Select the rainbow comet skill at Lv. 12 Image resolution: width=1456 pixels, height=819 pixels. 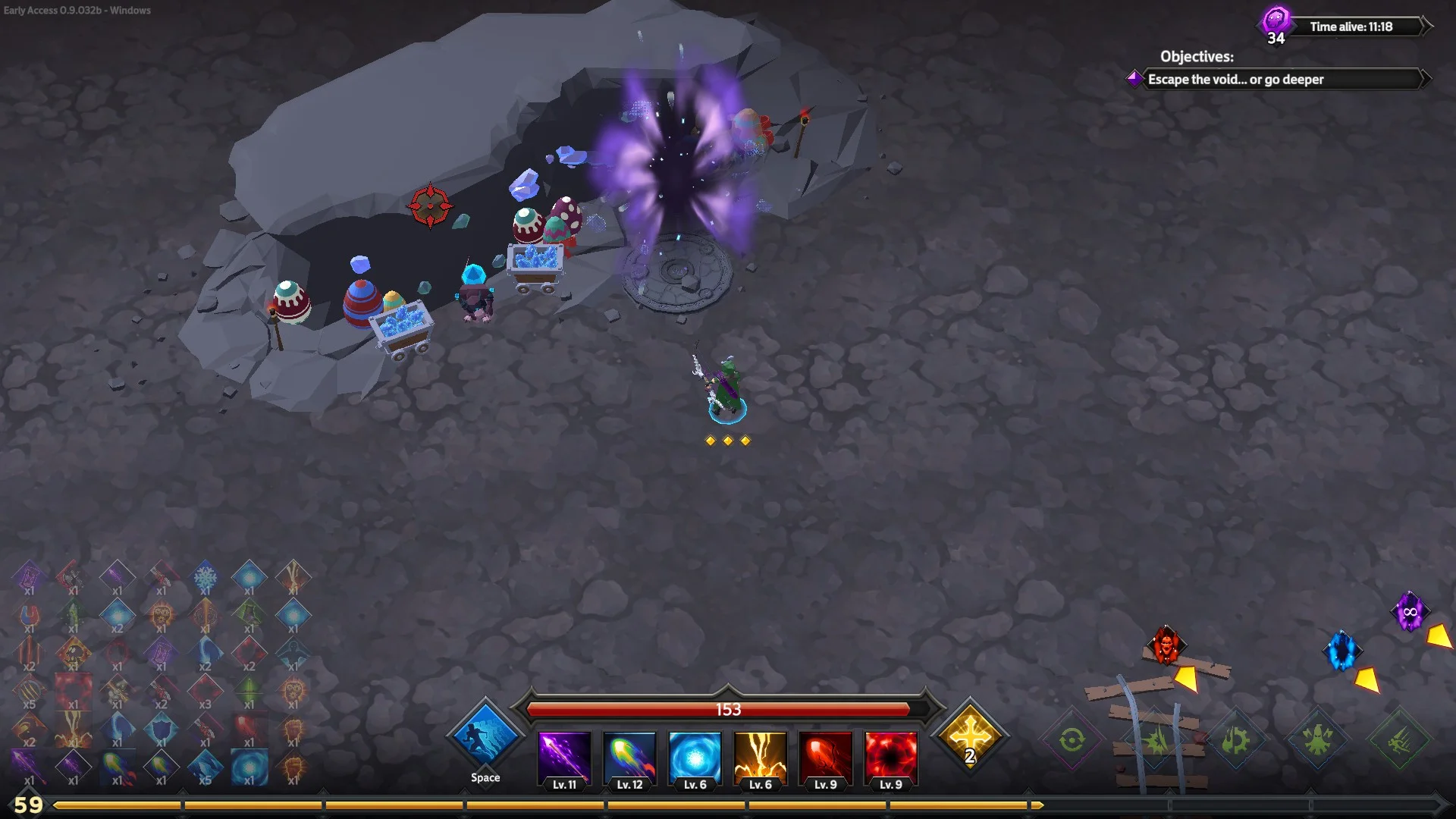pos(629,756)
